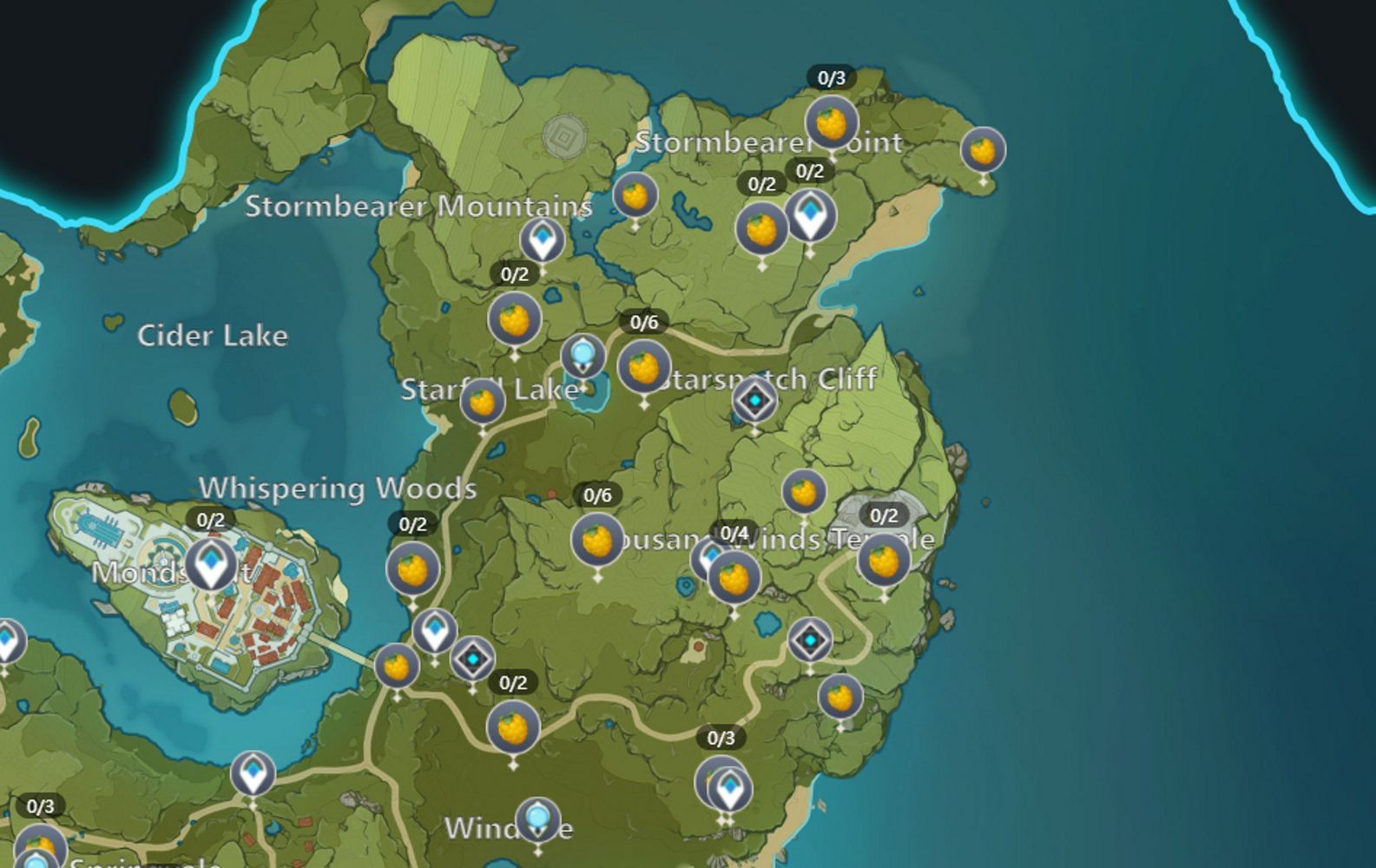Click the Stormbearer Mountains region label
Image resolution: width=1376 pixels, height=868 pixels.
(x=419, y=207)
